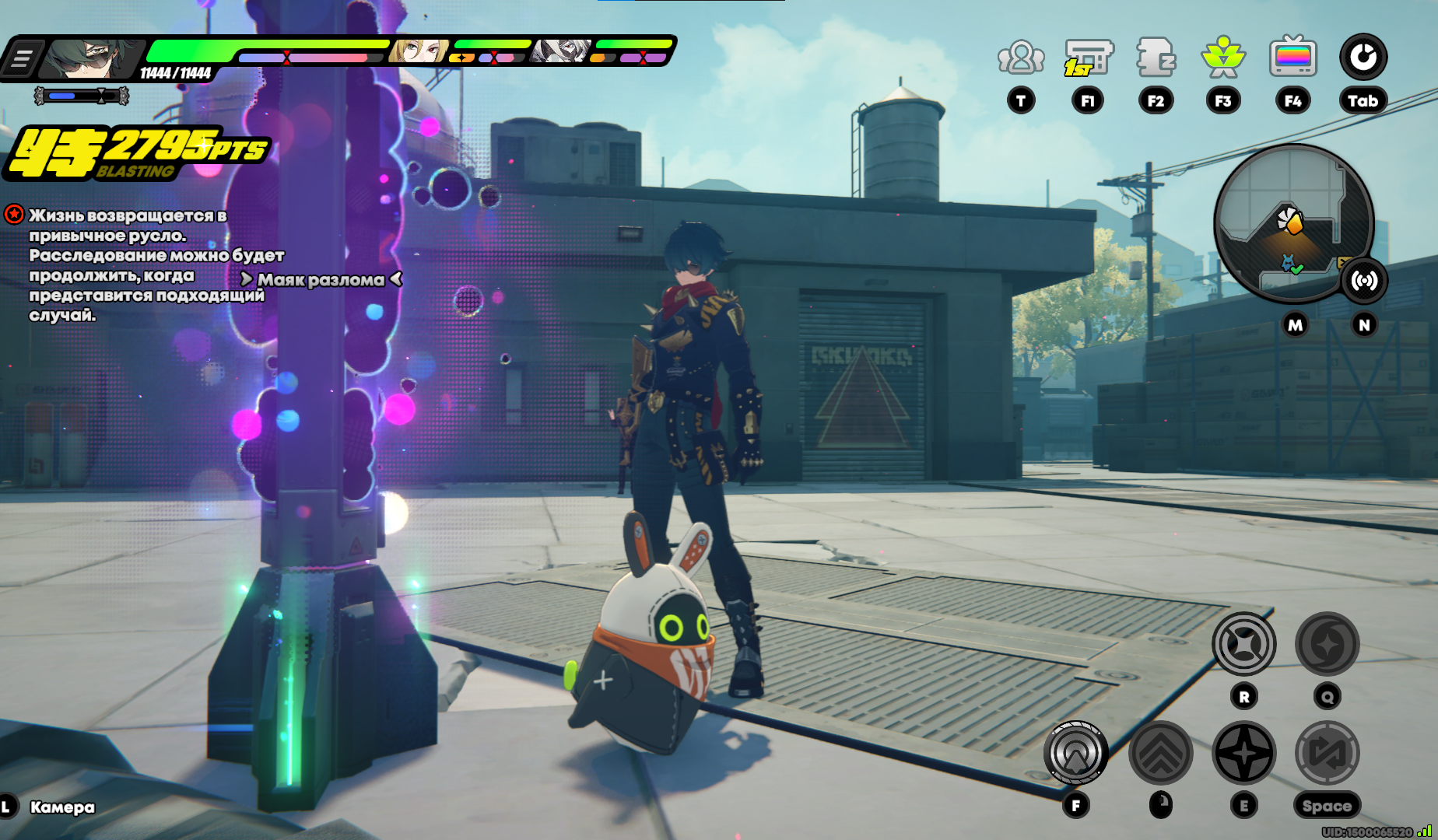This screenshot has height=840, width=1438.
Task: Open the 1st-place ranking shop icon
Action: (x=1088, y=58)
